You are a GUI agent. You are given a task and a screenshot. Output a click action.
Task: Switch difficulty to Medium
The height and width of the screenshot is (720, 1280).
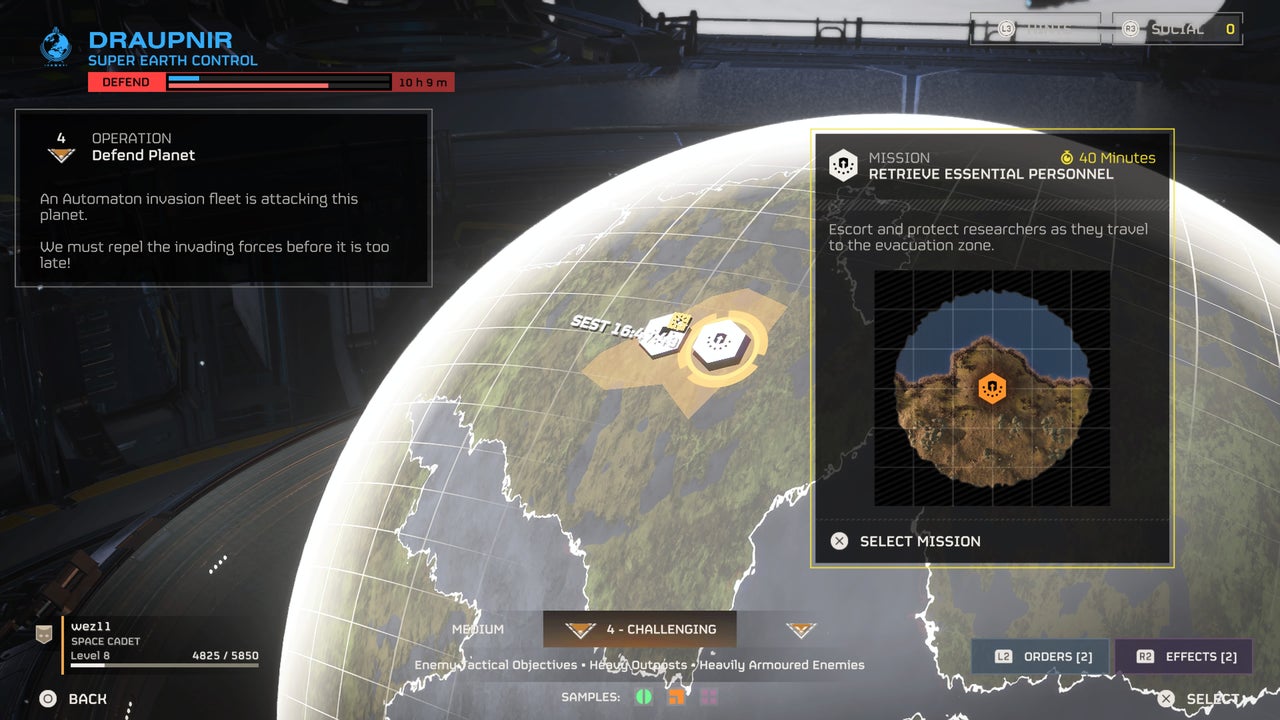point(478,630)
